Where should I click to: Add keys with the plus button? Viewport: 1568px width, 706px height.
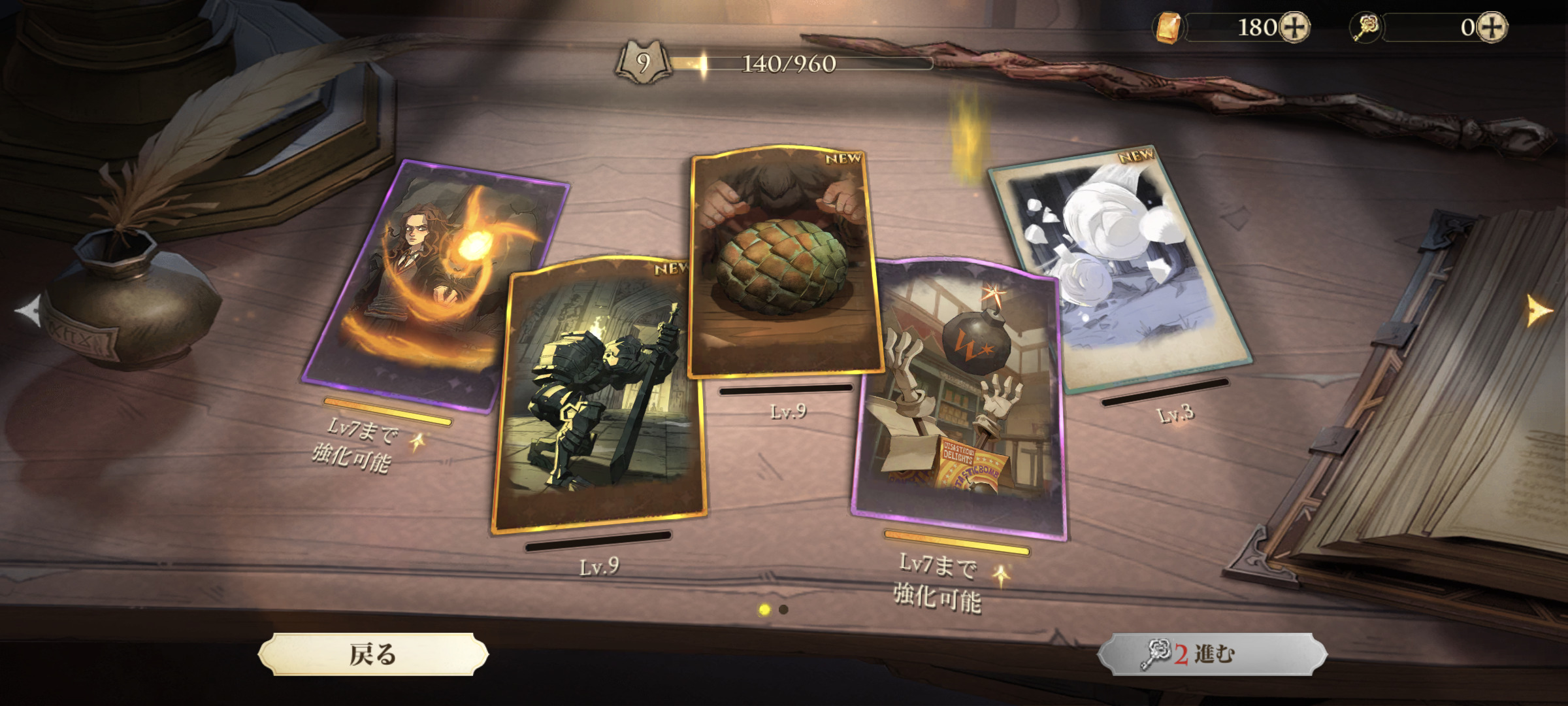pos(1492,27)
